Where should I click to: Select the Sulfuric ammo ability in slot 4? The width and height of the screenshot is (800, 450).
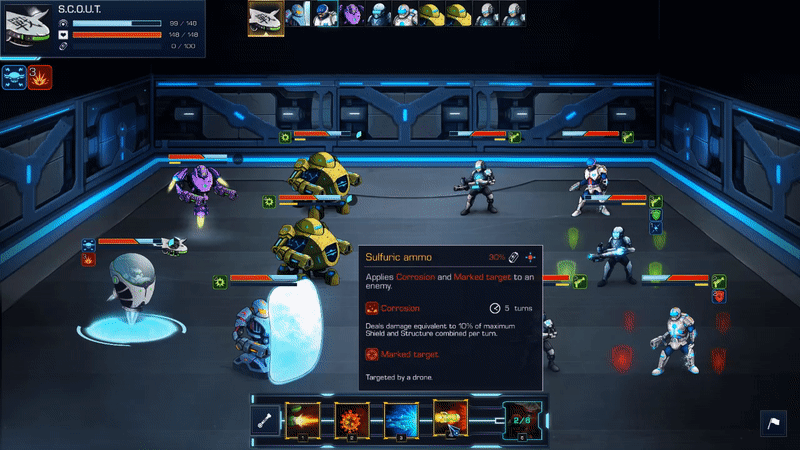(x=450, y=420)
